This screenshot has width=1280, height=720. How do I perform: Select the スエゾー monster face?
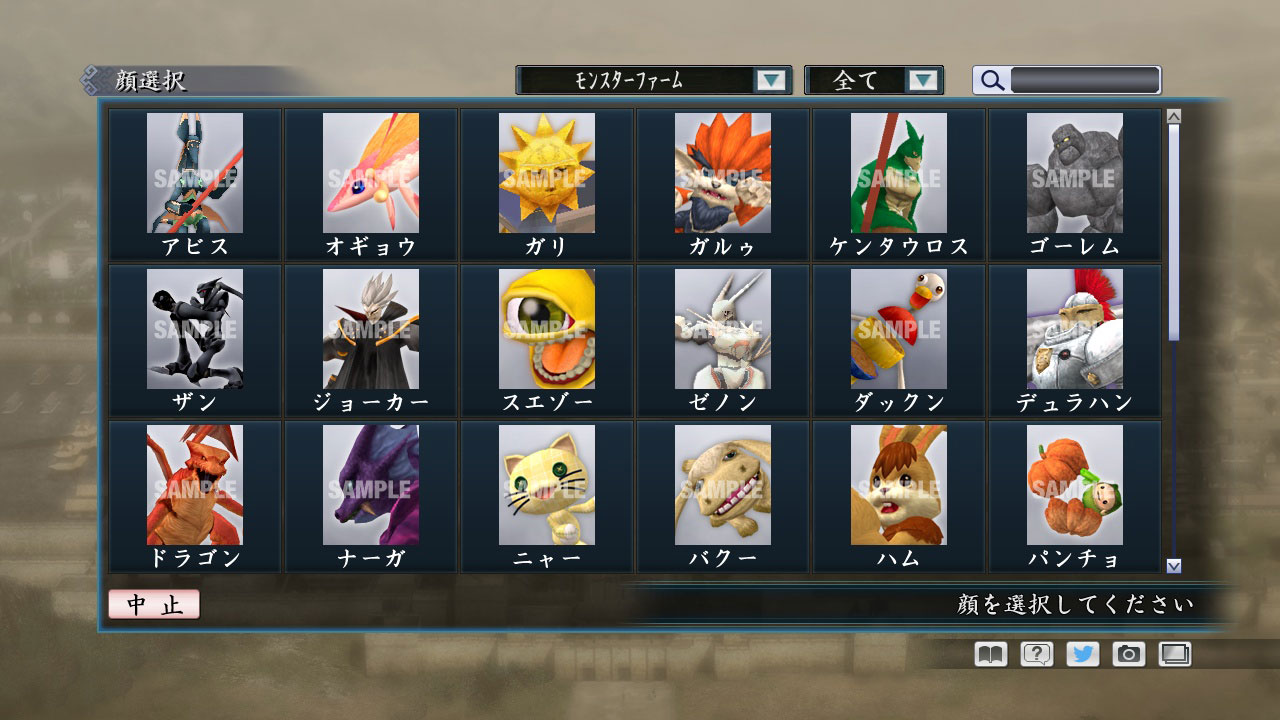[545, 330]
